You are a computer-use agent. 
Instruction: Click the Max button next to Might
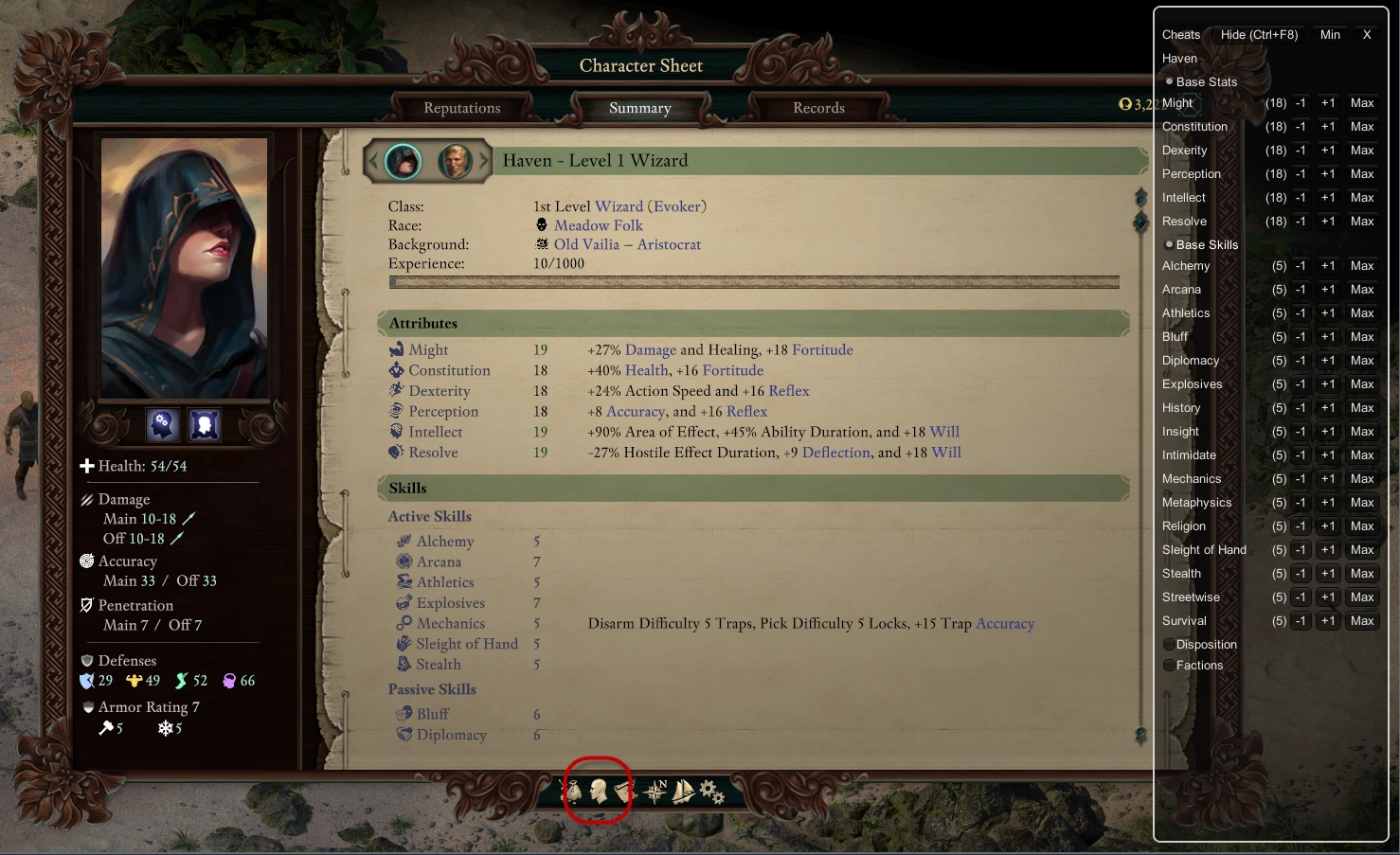click(1361, 102)
